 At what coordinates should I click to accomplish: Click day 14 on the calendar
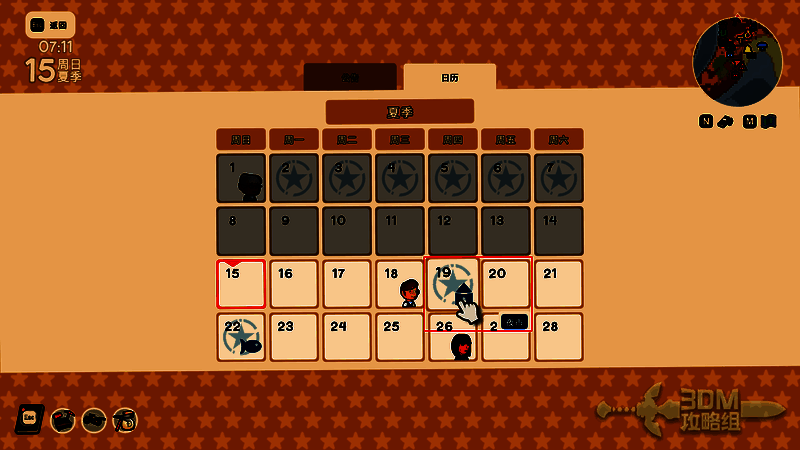pos(558,231)
